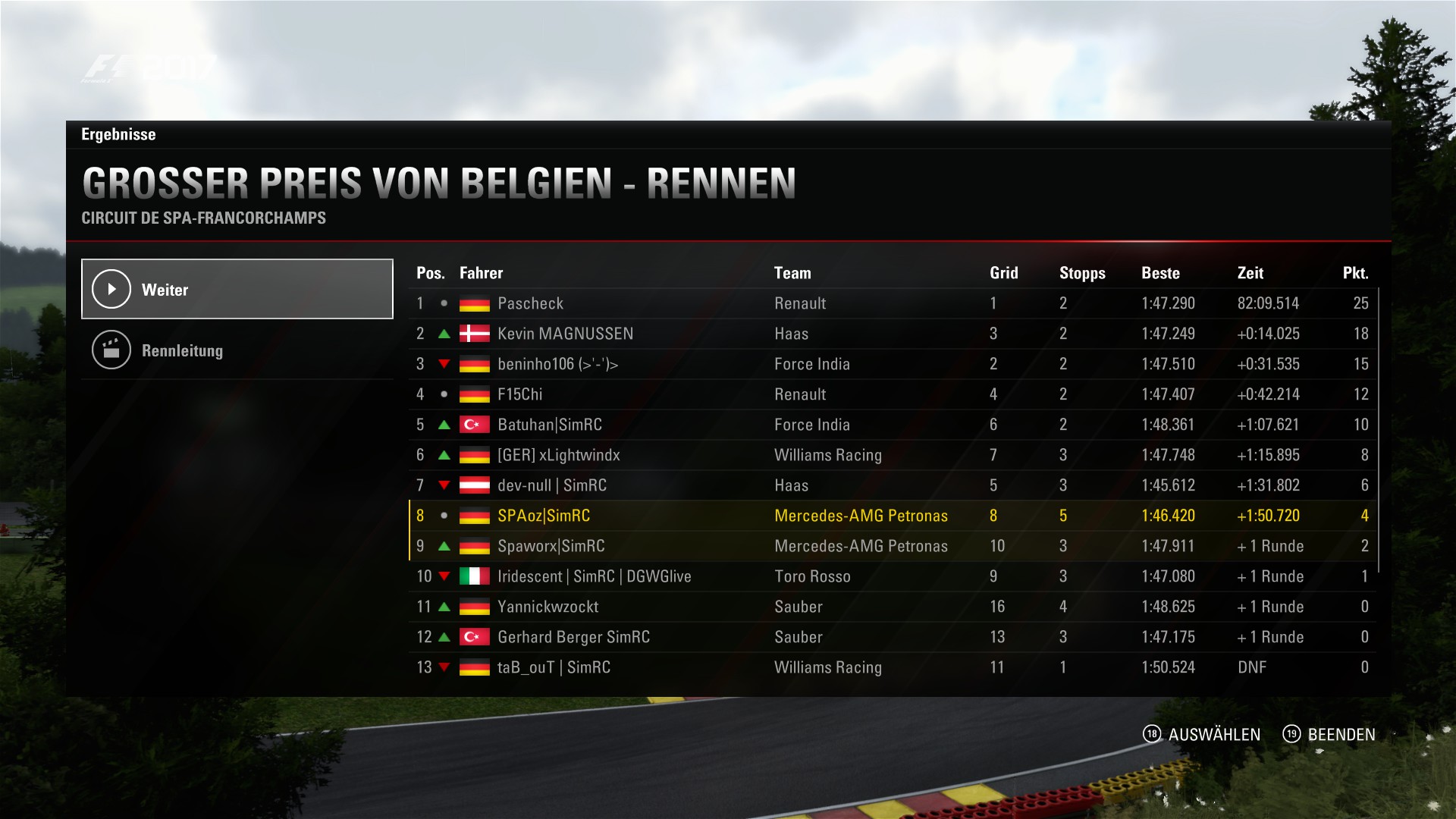Choose the Yannickwzockt result row

coord(892,607)
